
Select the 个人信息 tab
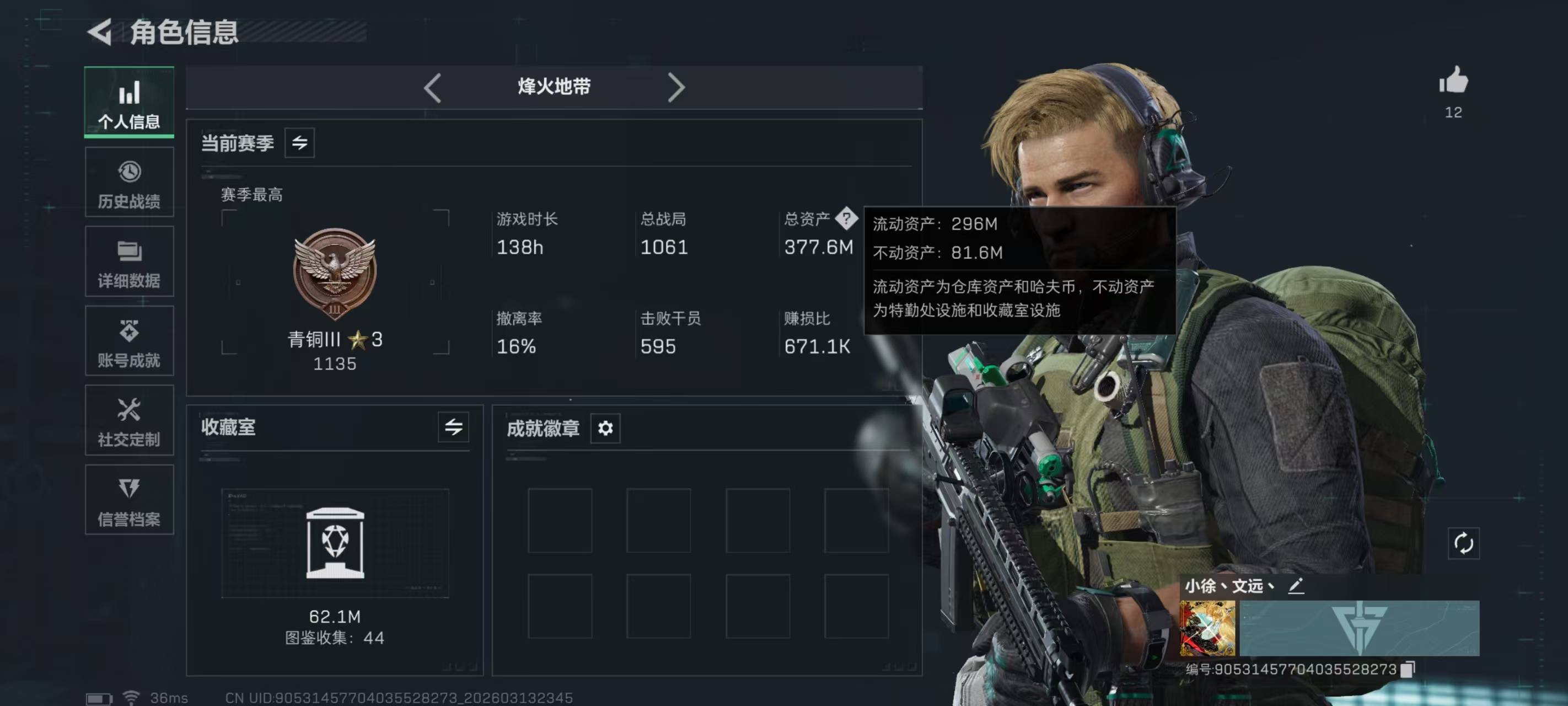click(x=129, y=103)
